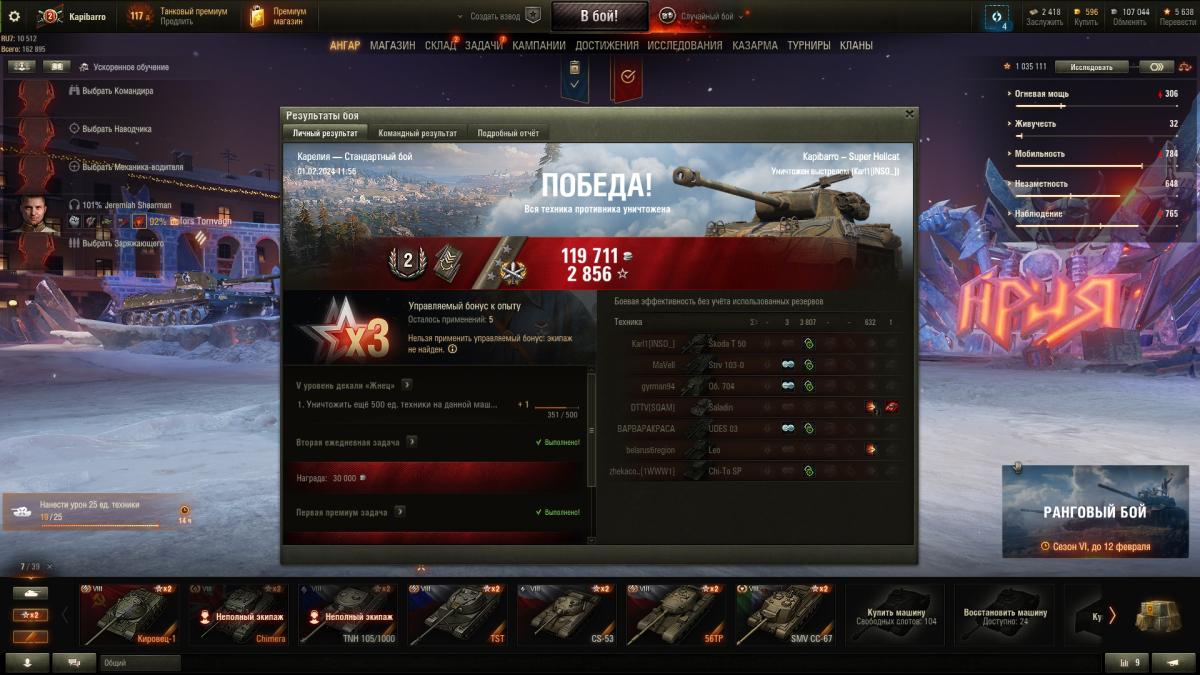Open the КАЗАРМА menu
This screenshot has width=1200, height=675.
(755, 45)
